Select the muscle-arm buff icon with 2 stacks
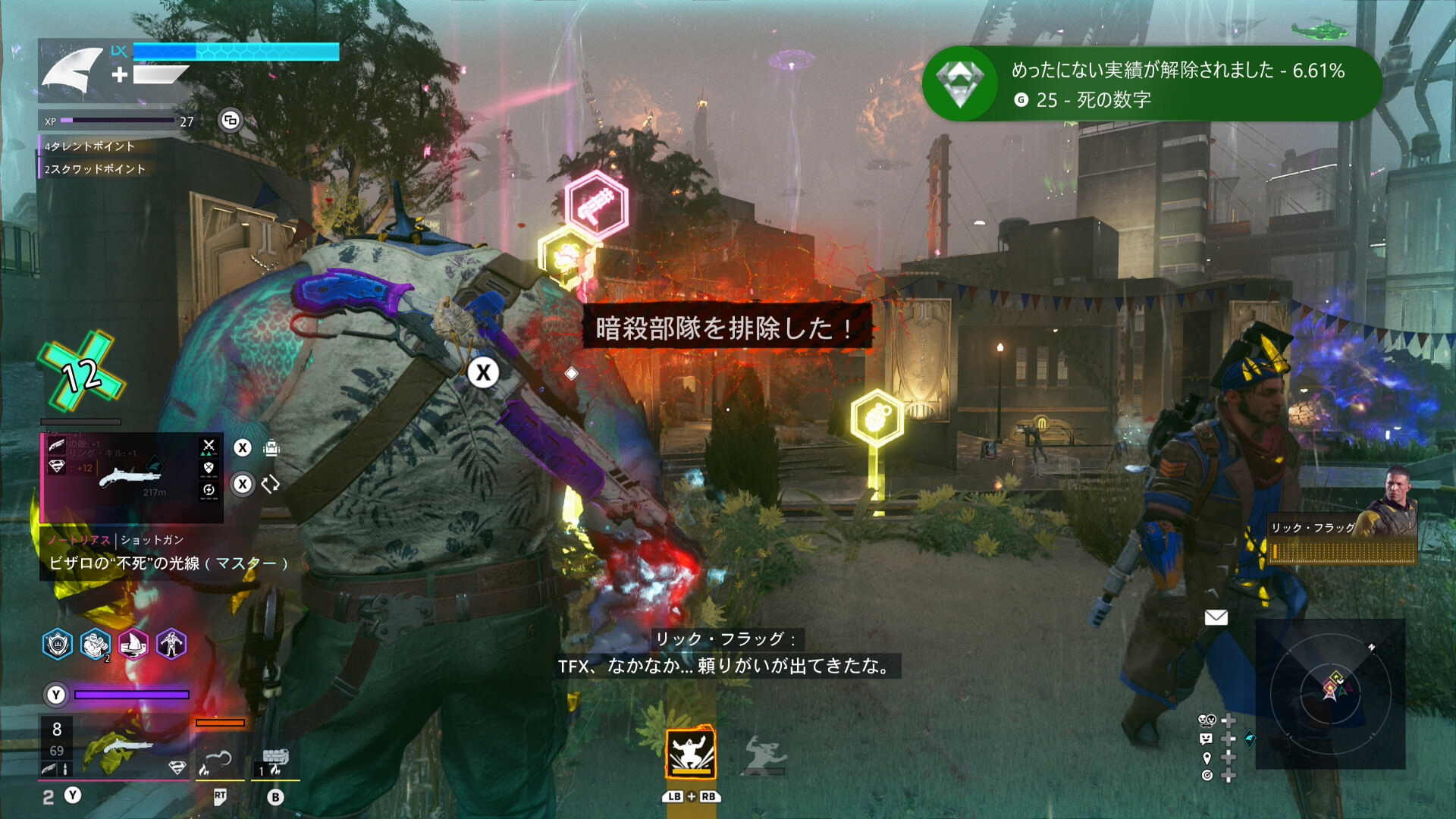 click(x=96, y=645)
